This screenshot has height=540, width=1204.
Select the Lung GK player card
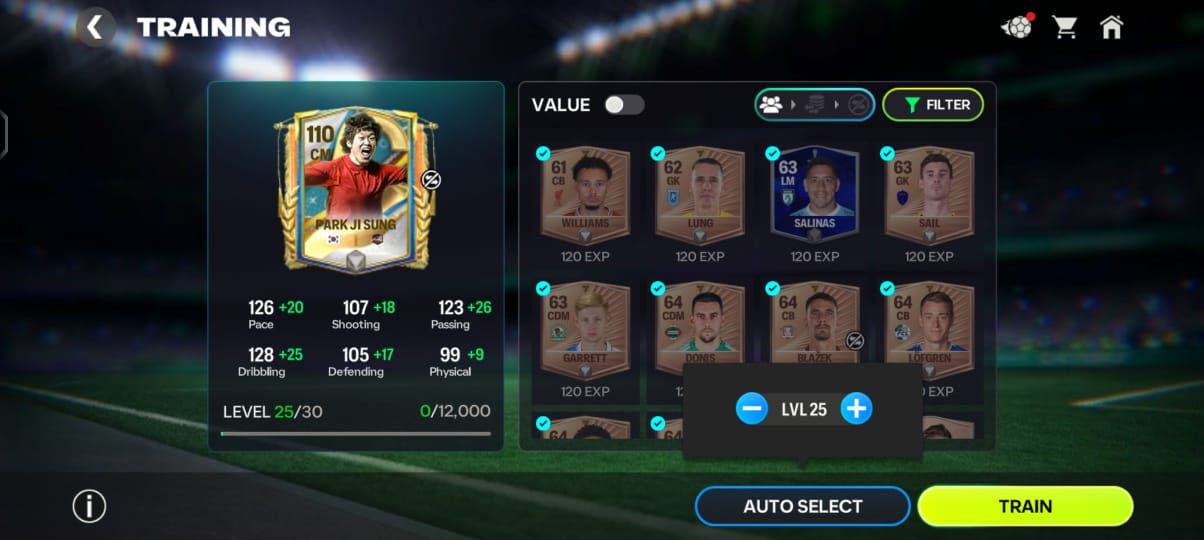700,195
